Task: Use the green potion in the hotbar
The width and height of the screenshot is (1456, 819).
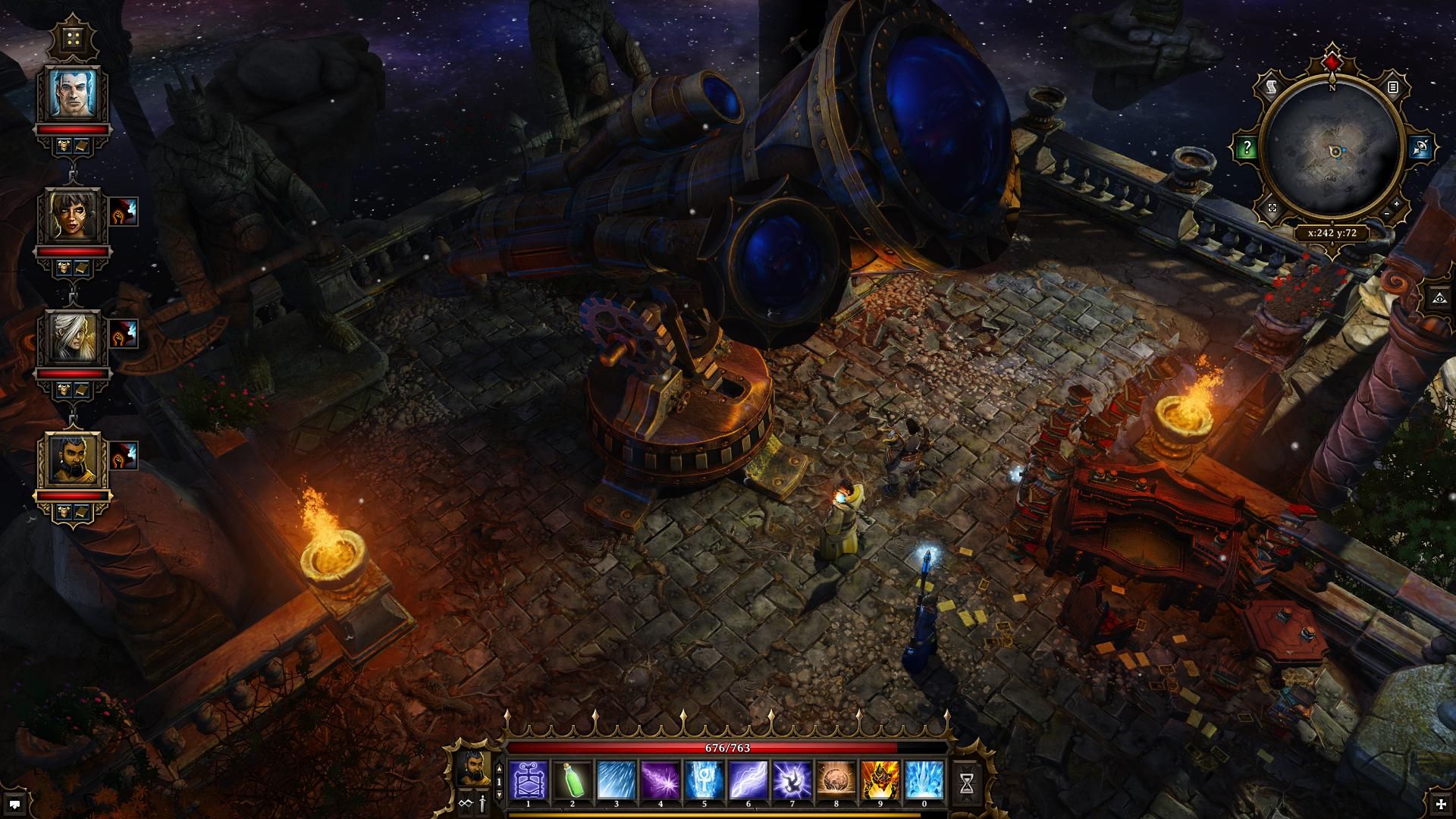Action: (573, 780)
